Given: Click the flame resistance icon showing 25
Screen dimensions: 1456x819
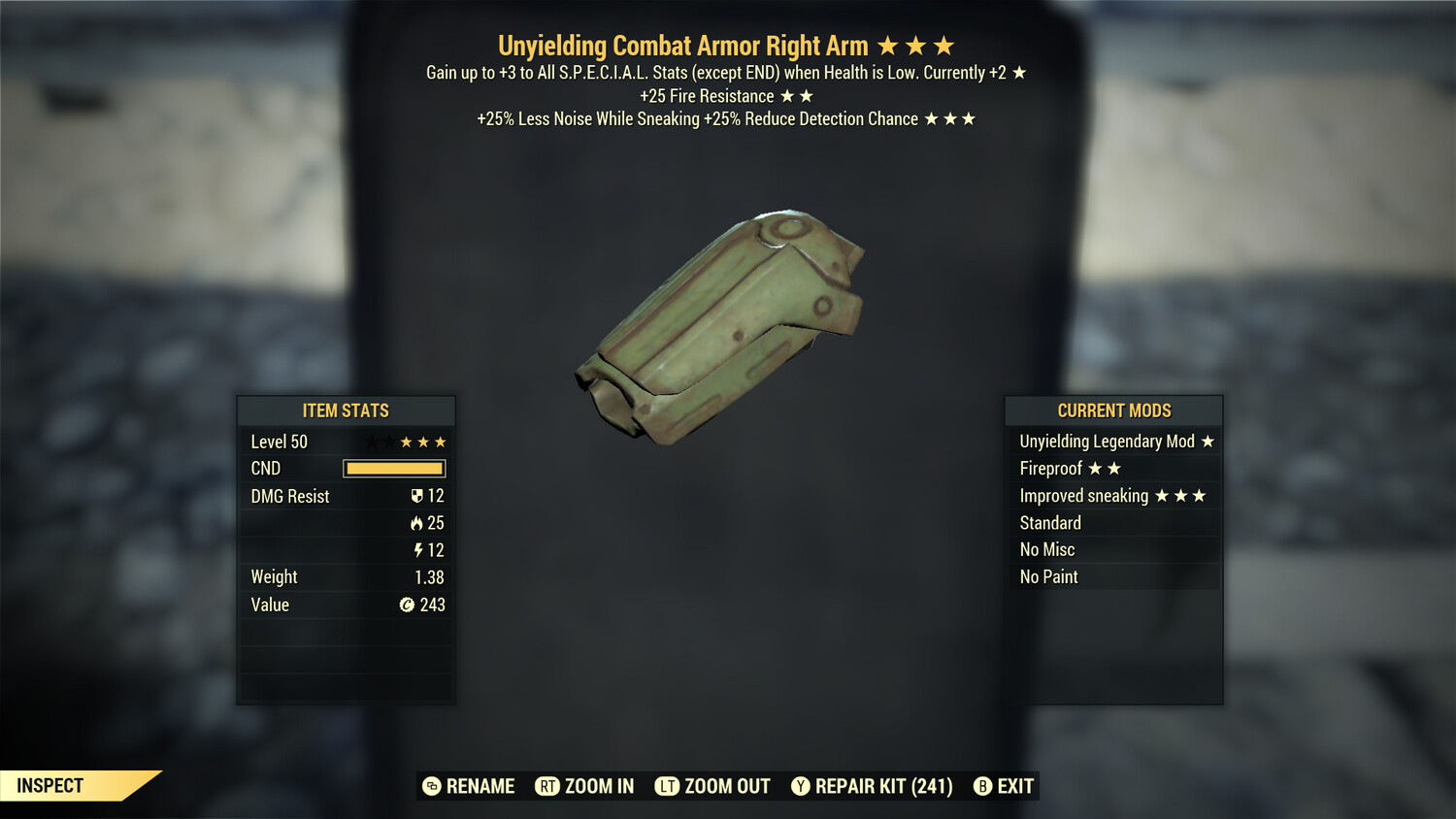Looking at the screenshot, I should click(419, 522).
